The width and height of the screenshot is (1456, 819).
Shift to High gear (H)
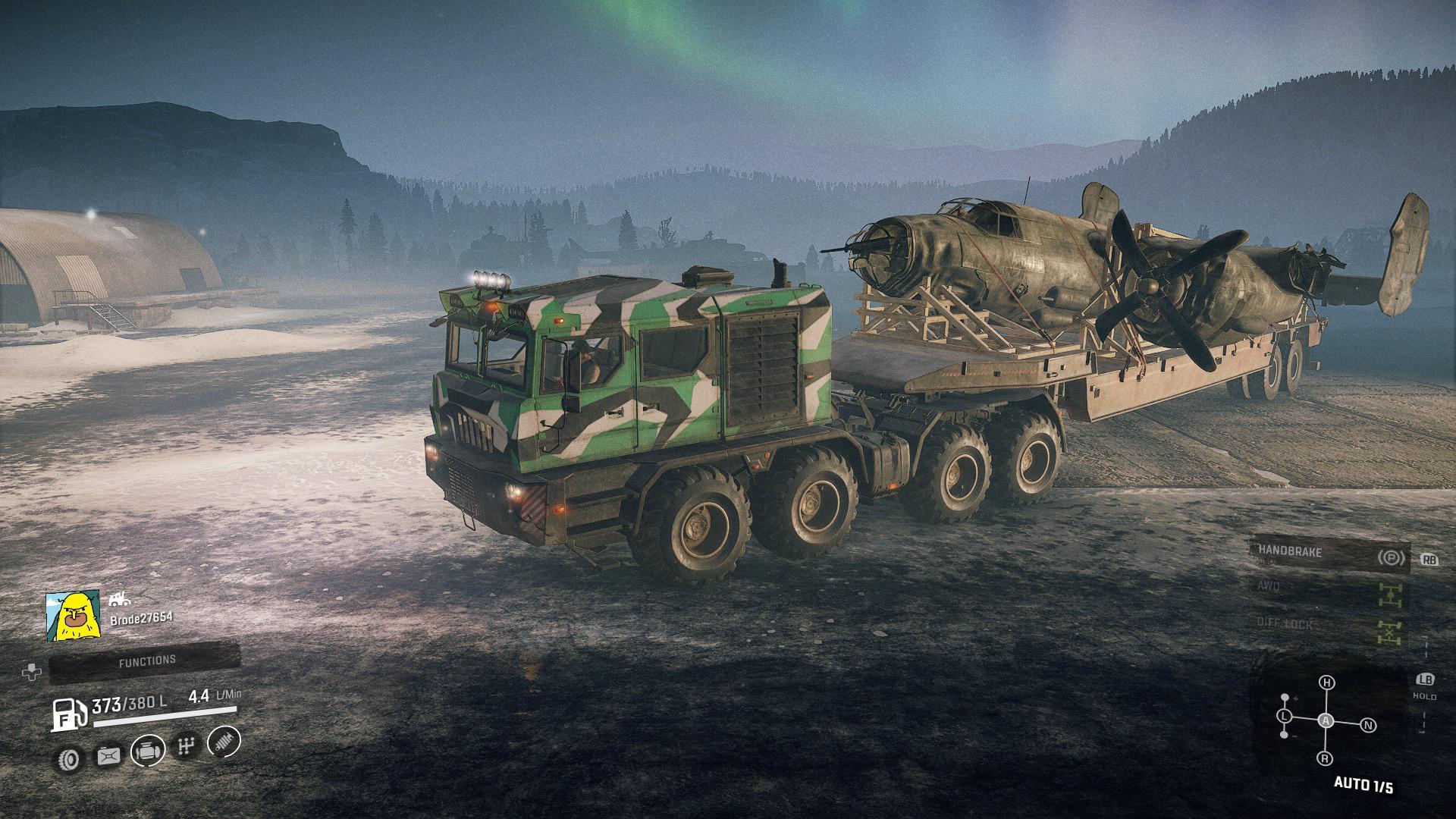click(1326, 682)
